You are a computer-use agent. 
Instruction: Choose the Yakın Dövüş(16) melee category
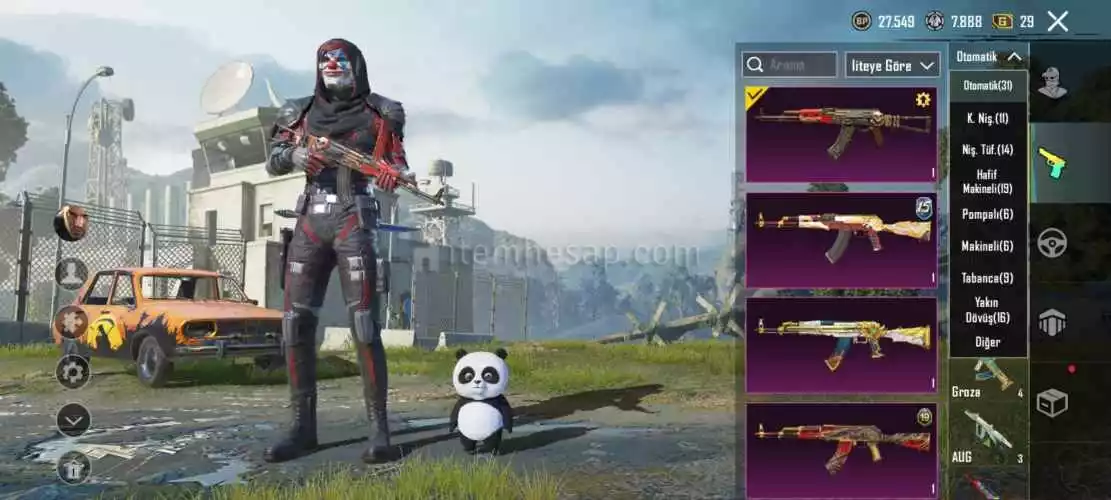click(x=988, y=309)
